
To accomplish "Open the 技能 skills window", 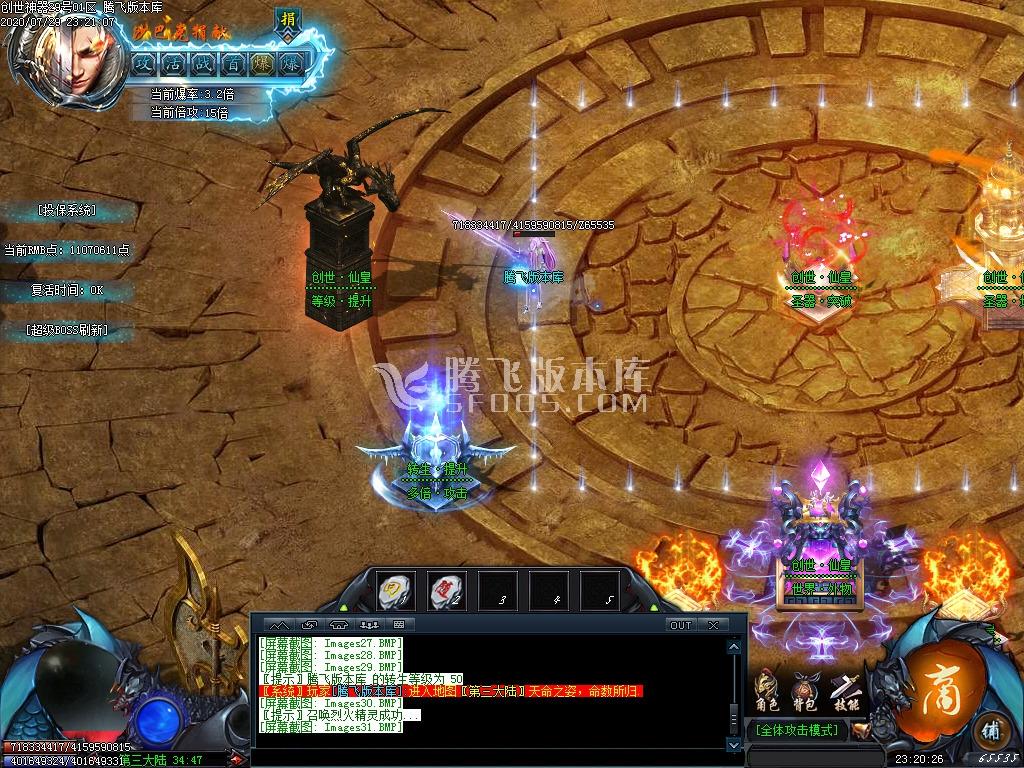I will tap(843, 688).
